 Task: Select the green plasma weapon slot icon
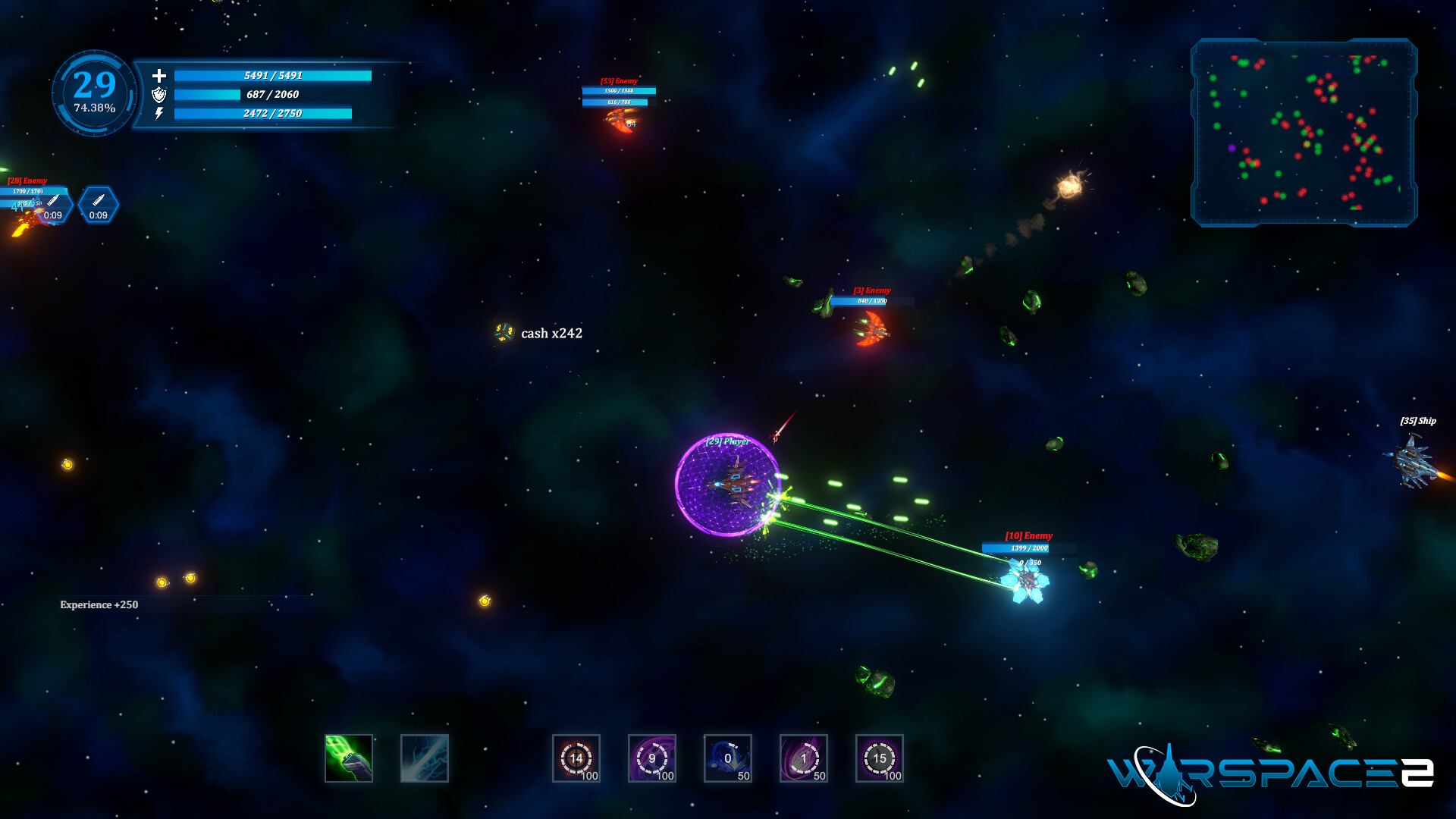(x=349, y=758)
